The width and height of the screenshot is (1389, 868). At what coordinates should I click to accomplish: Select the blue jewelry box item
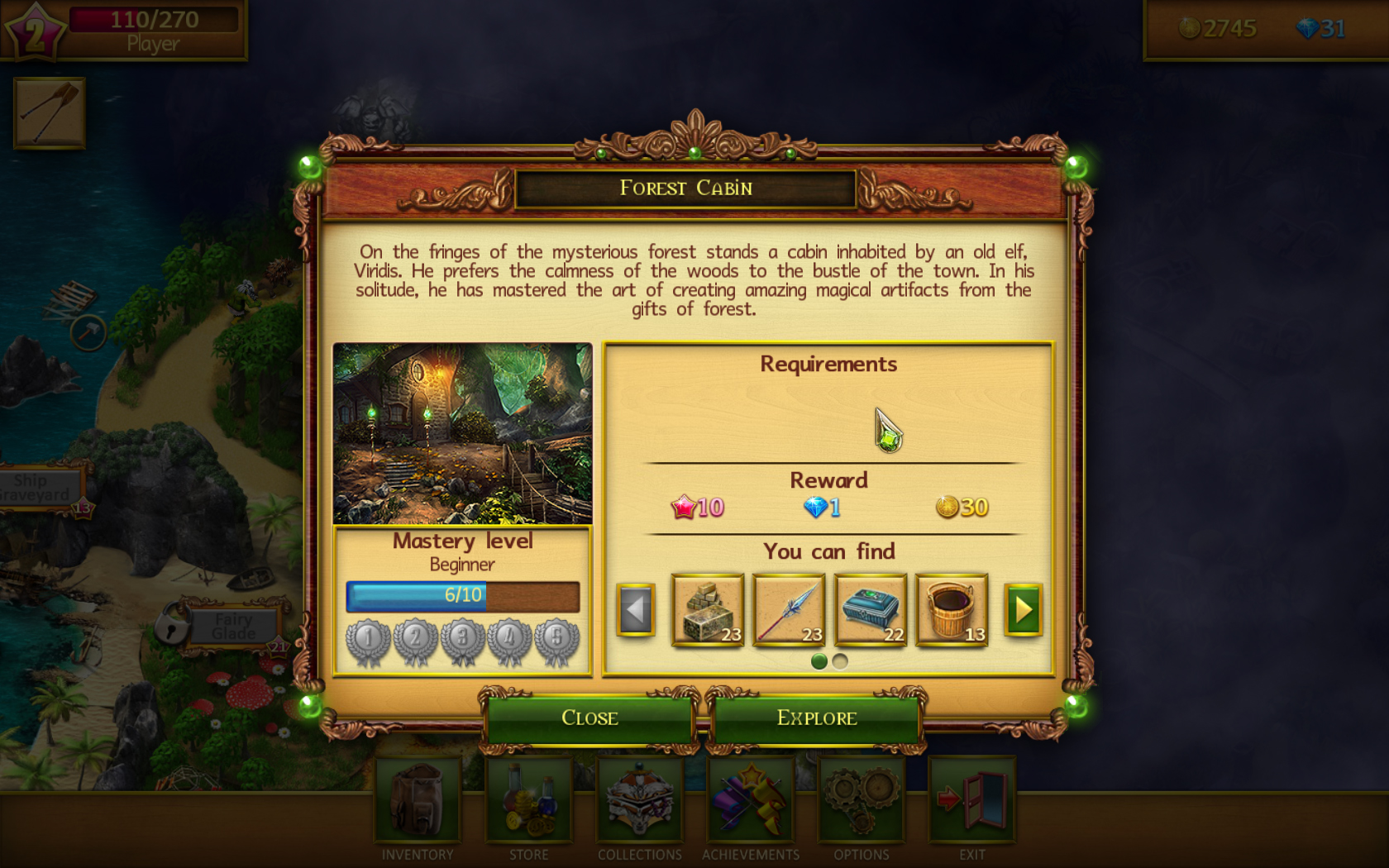pyautogui.click(x=871, y=610)
